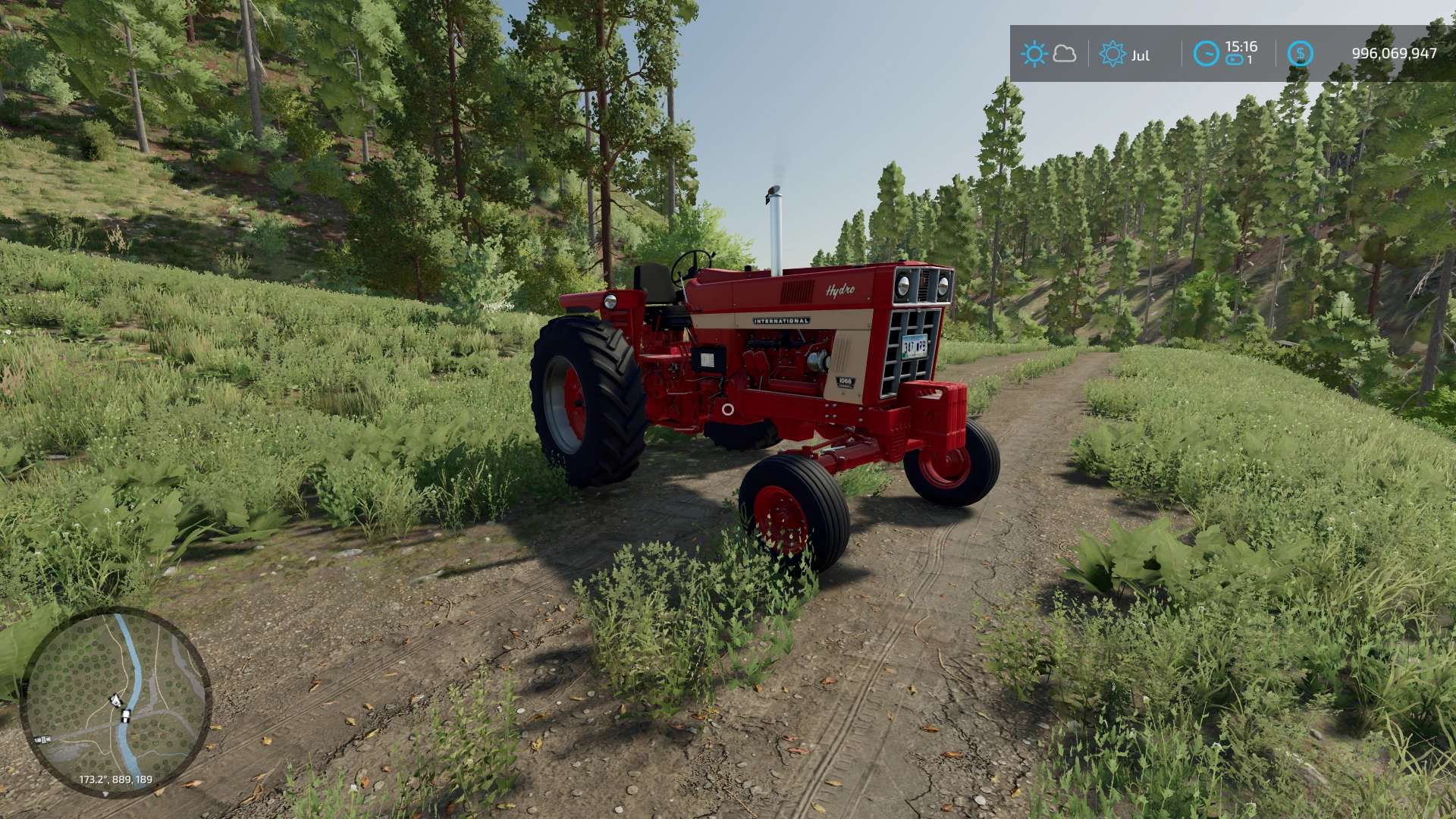The height and width of the screenshot is (819, 1456).
Task: Click the cloud forecast icon
Action: (x=1065, y=54)
